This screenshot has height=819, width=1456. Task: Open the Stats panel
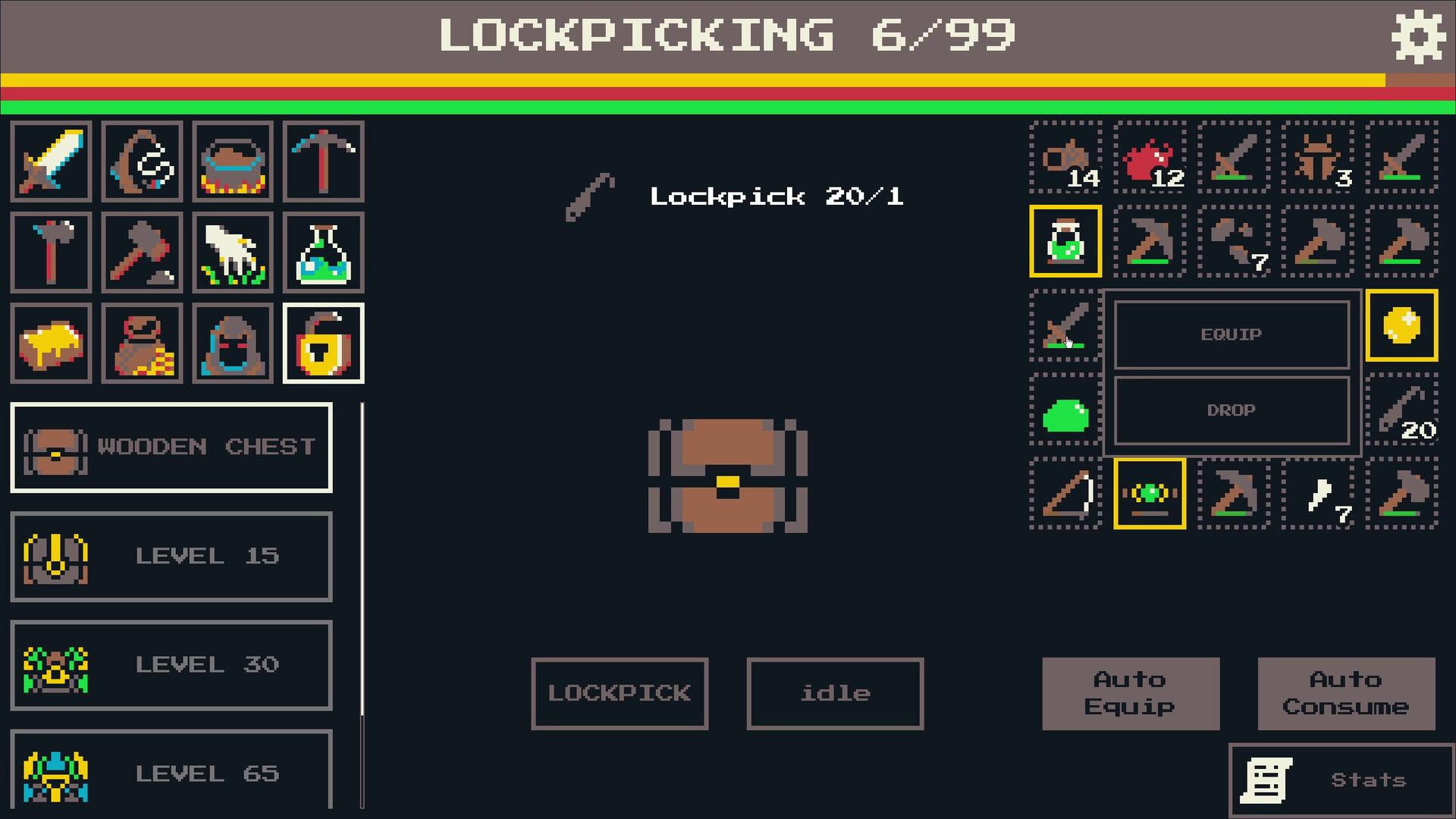point(1341,778)
